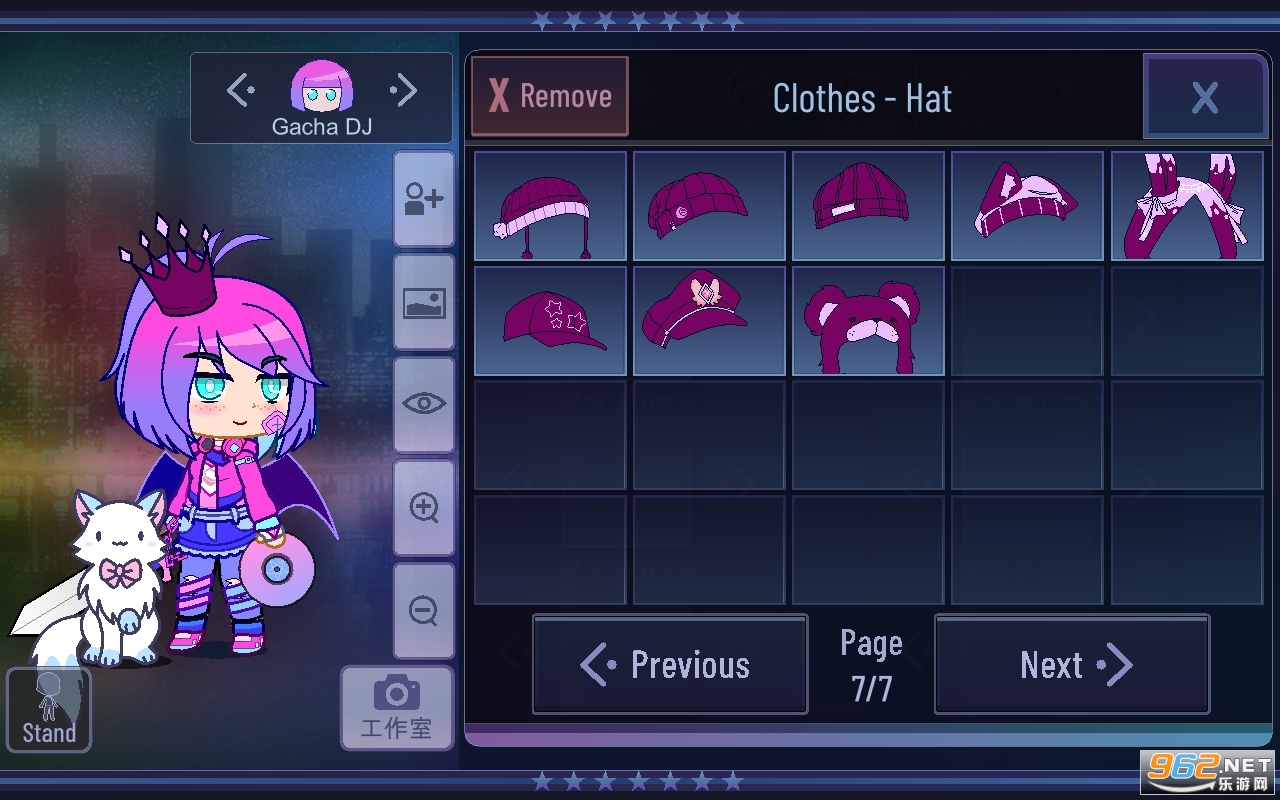1280x800 pixels.
Task: Close the Clothes - Hat panel
Action: pyautogui.click(x=1205, y=97)
